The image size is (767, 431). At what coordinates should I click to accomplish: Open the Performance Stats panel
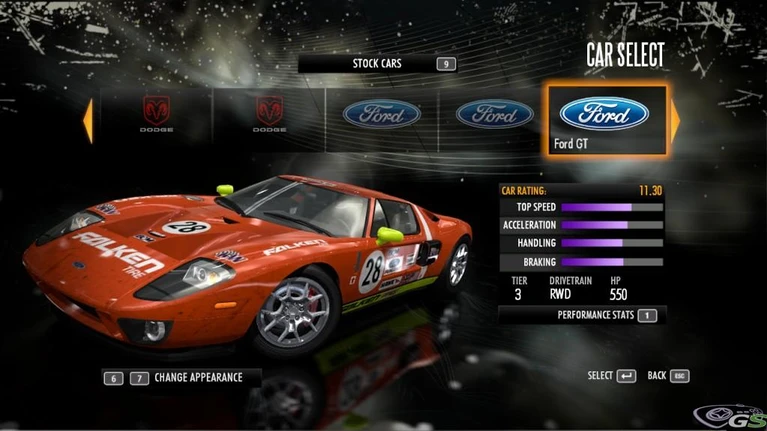pyautogui.click(x=581, y=315)
